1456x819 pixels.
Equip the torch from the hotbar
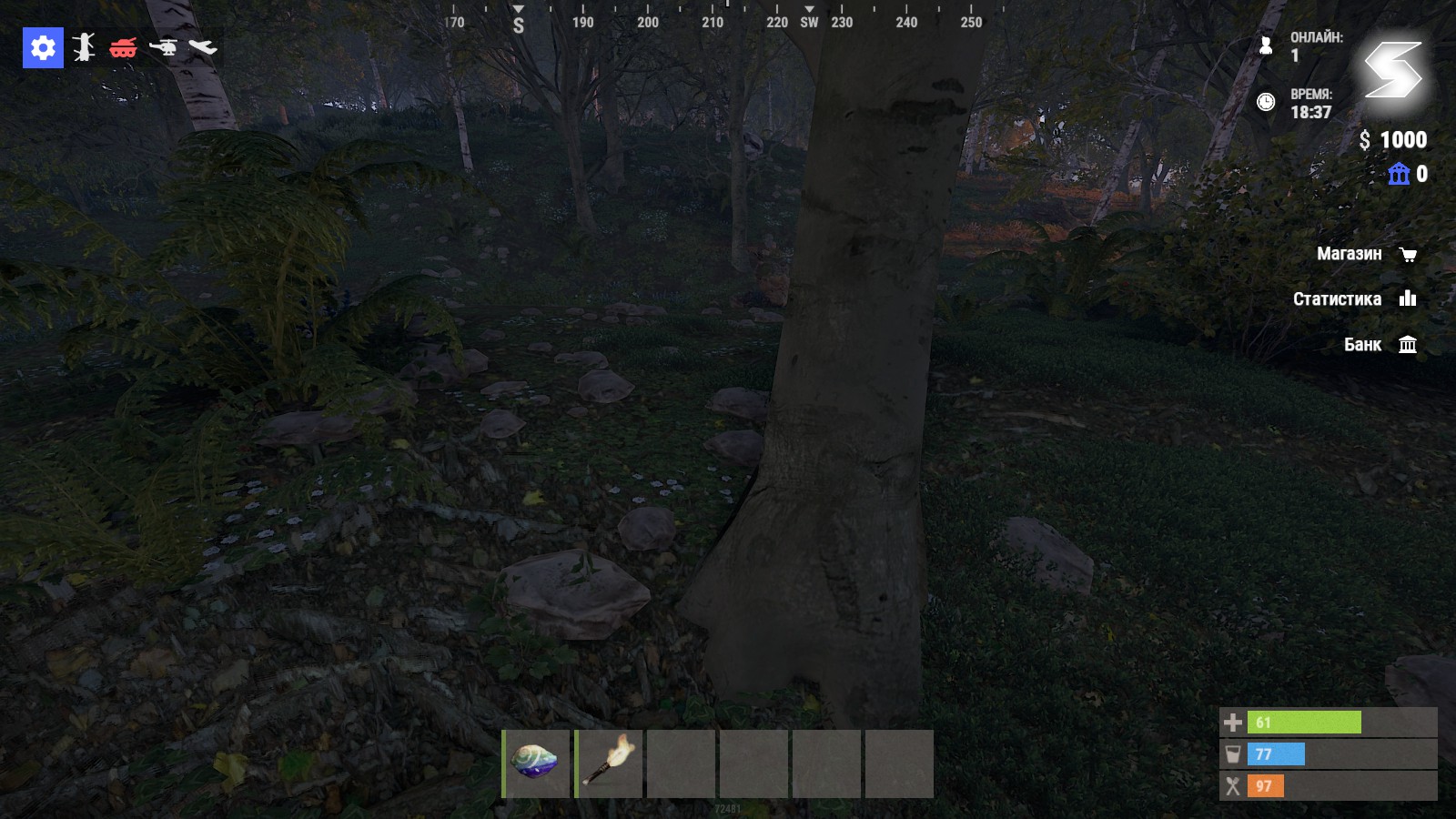609,763
